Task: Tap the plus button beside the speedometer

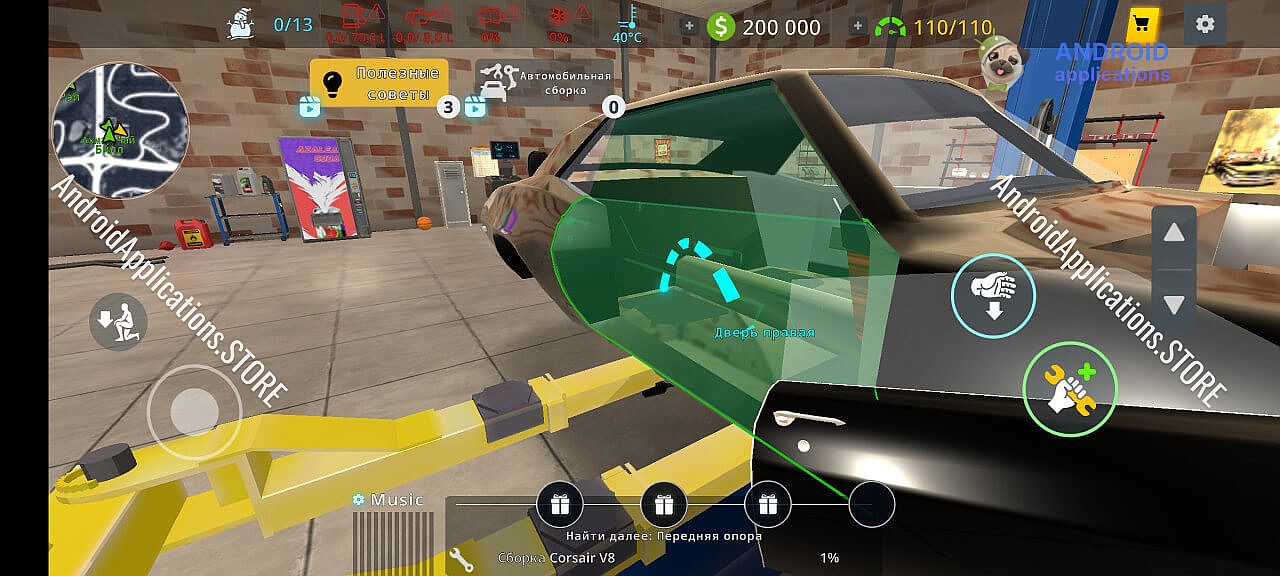Action: point(857,27)
